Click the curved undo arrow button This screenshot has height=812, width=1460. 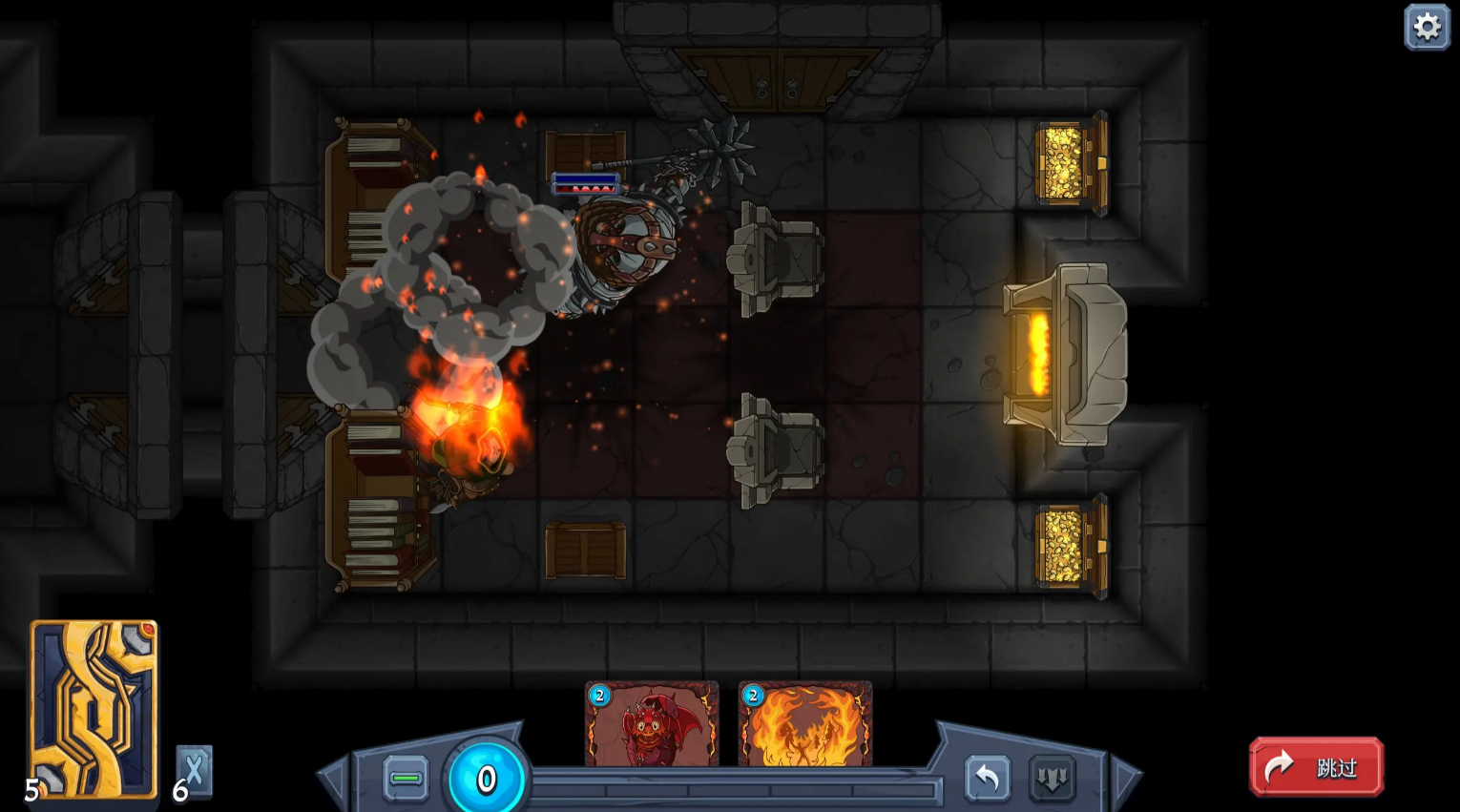point(987,779)
